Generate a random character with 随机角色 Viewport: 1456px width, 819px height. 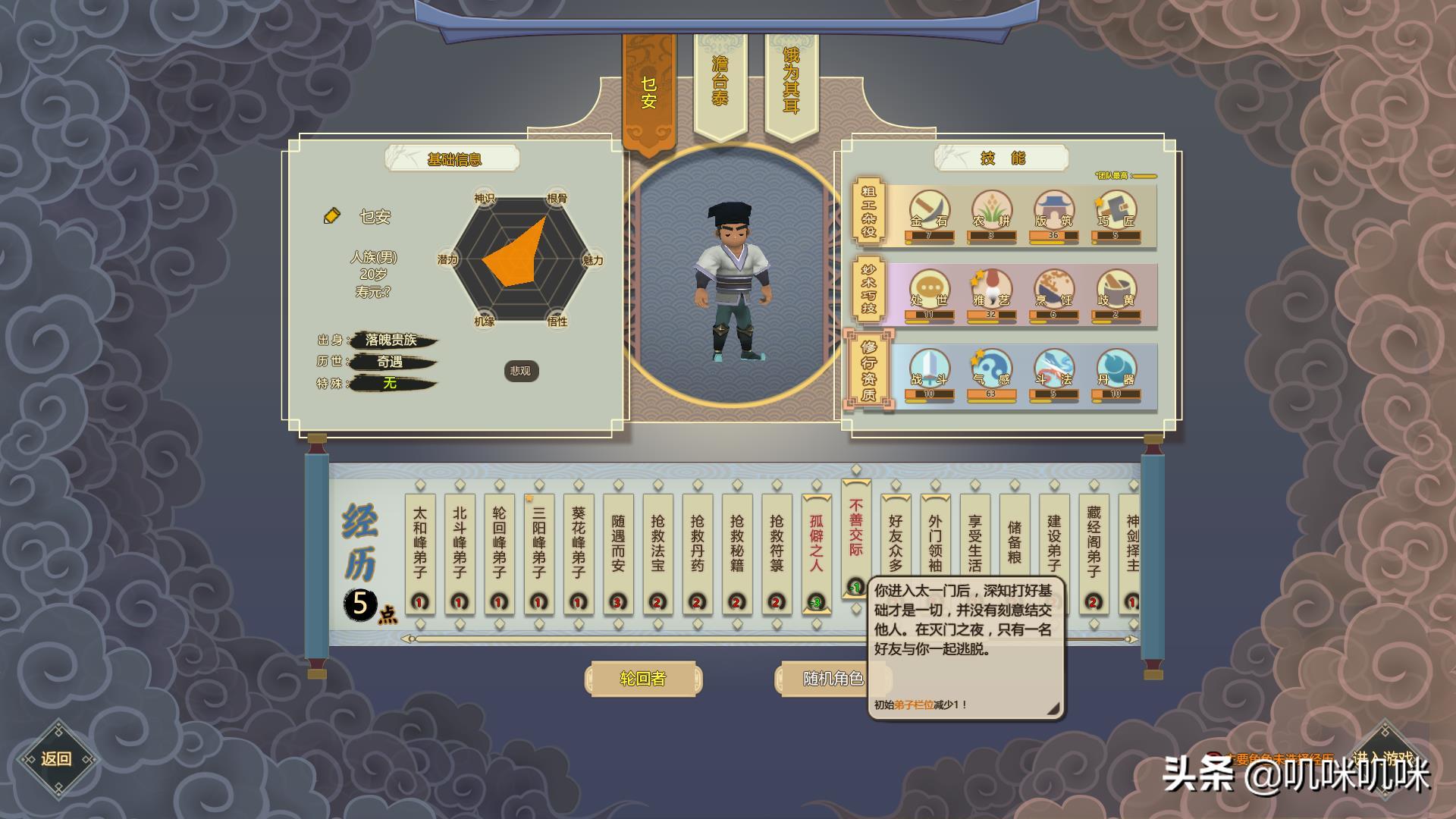832,679
